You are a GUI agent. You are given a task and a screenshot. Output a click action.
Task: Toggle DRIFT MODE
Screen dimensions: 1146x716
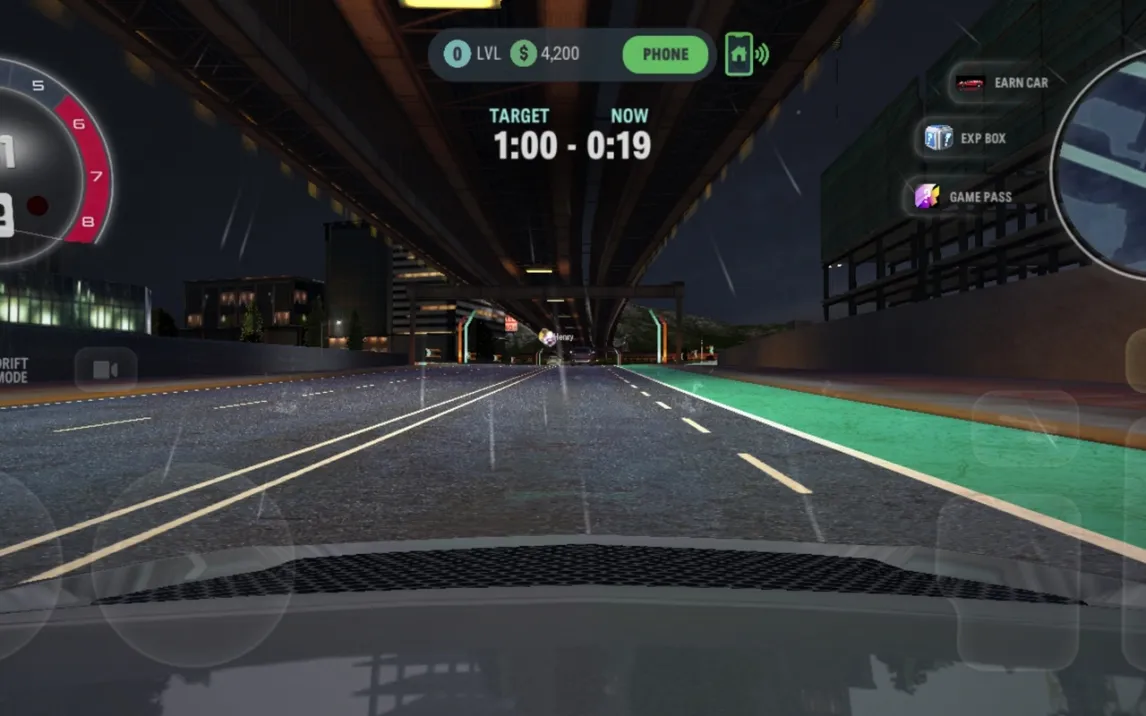[14, 370]
